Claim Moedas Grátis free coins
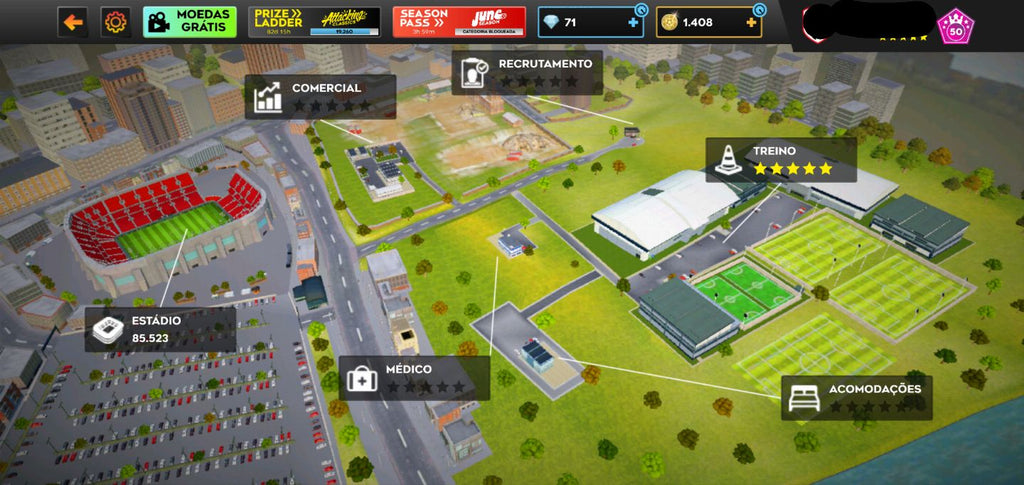Image resolution: width=1024 pixels, height=485 pixels. pos(190,21)
